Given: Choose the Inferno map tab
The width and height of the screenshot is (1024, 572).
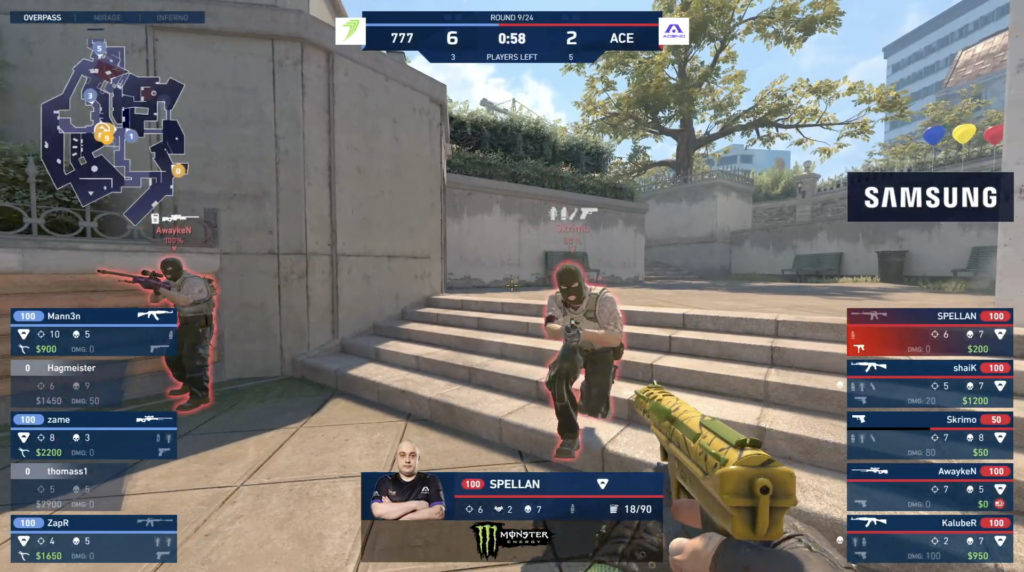Looking at the screenshot, I should click(172, 17).
